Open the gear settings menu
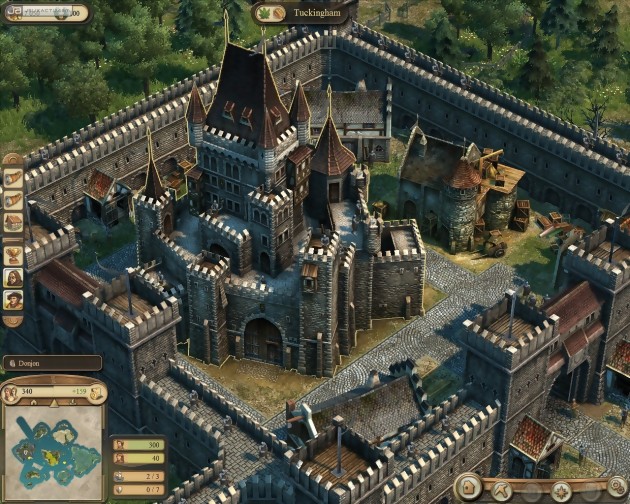This screenshot has width=630, height=504. 617,489
